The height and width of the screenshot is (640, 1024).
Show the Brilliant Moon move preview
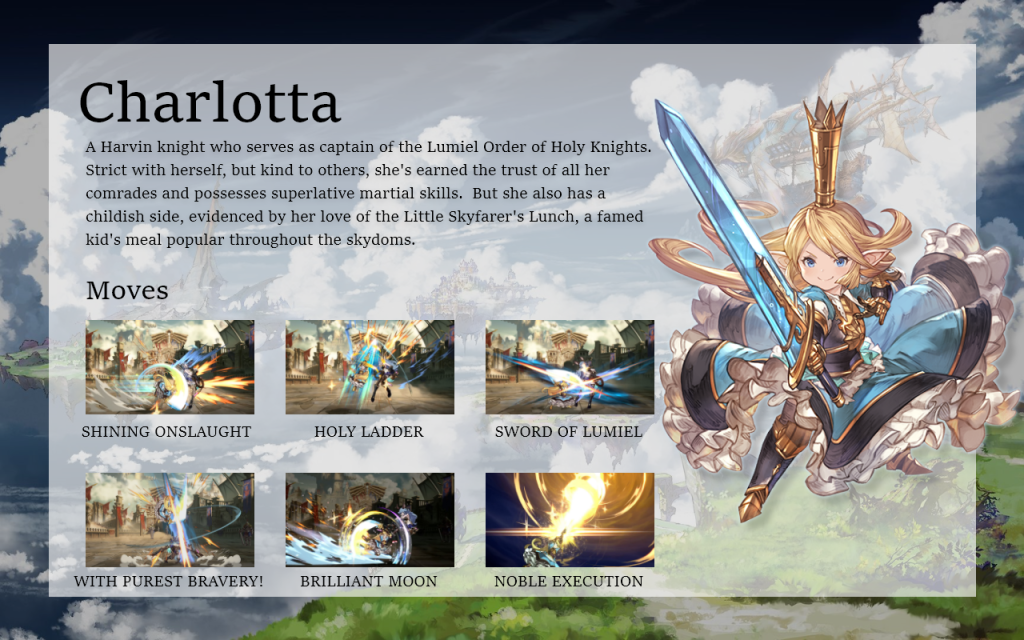pos(369,520)
